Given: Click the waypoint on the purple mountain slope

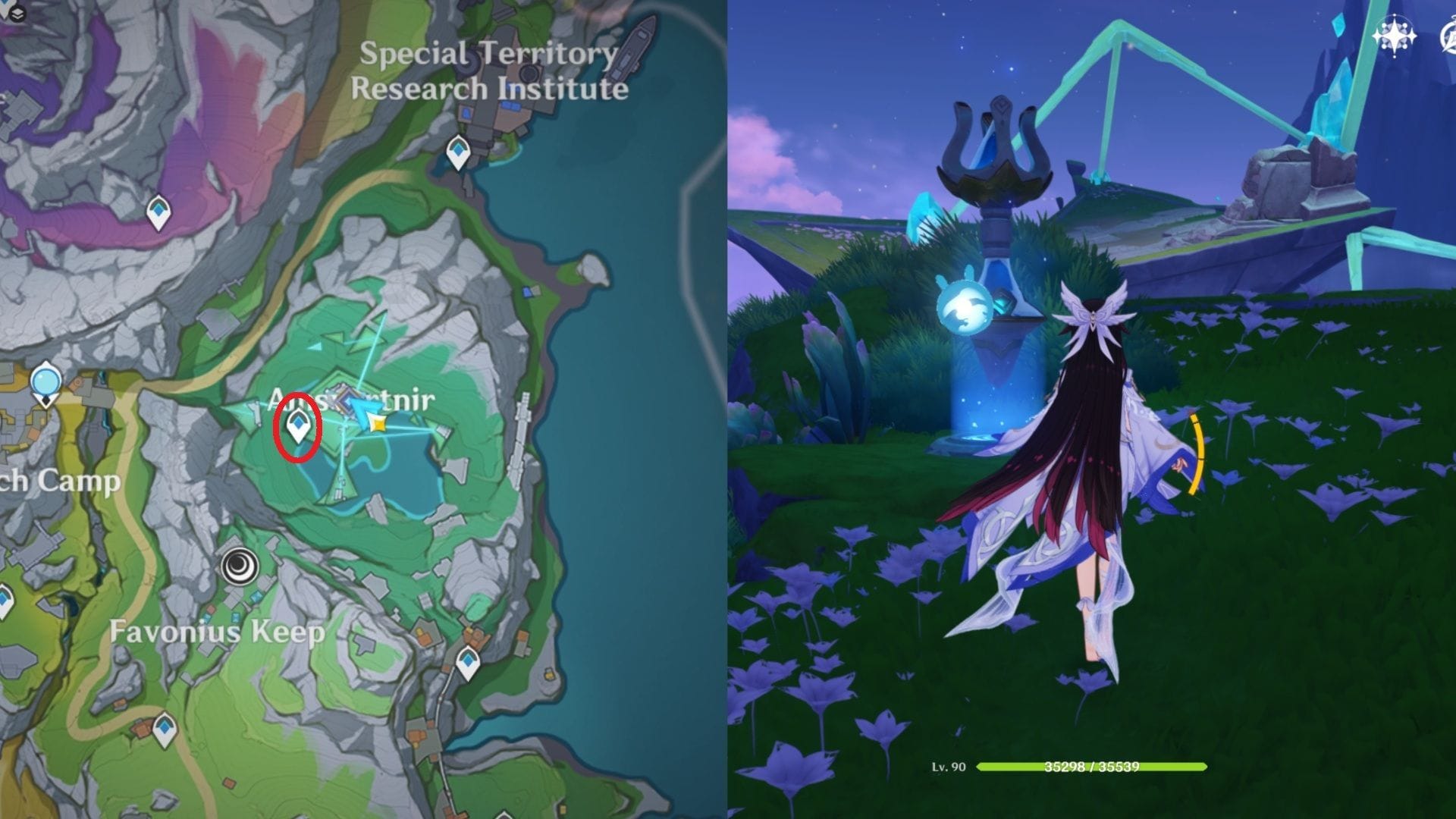Looking at the screenshot, I should click(158, 212).
